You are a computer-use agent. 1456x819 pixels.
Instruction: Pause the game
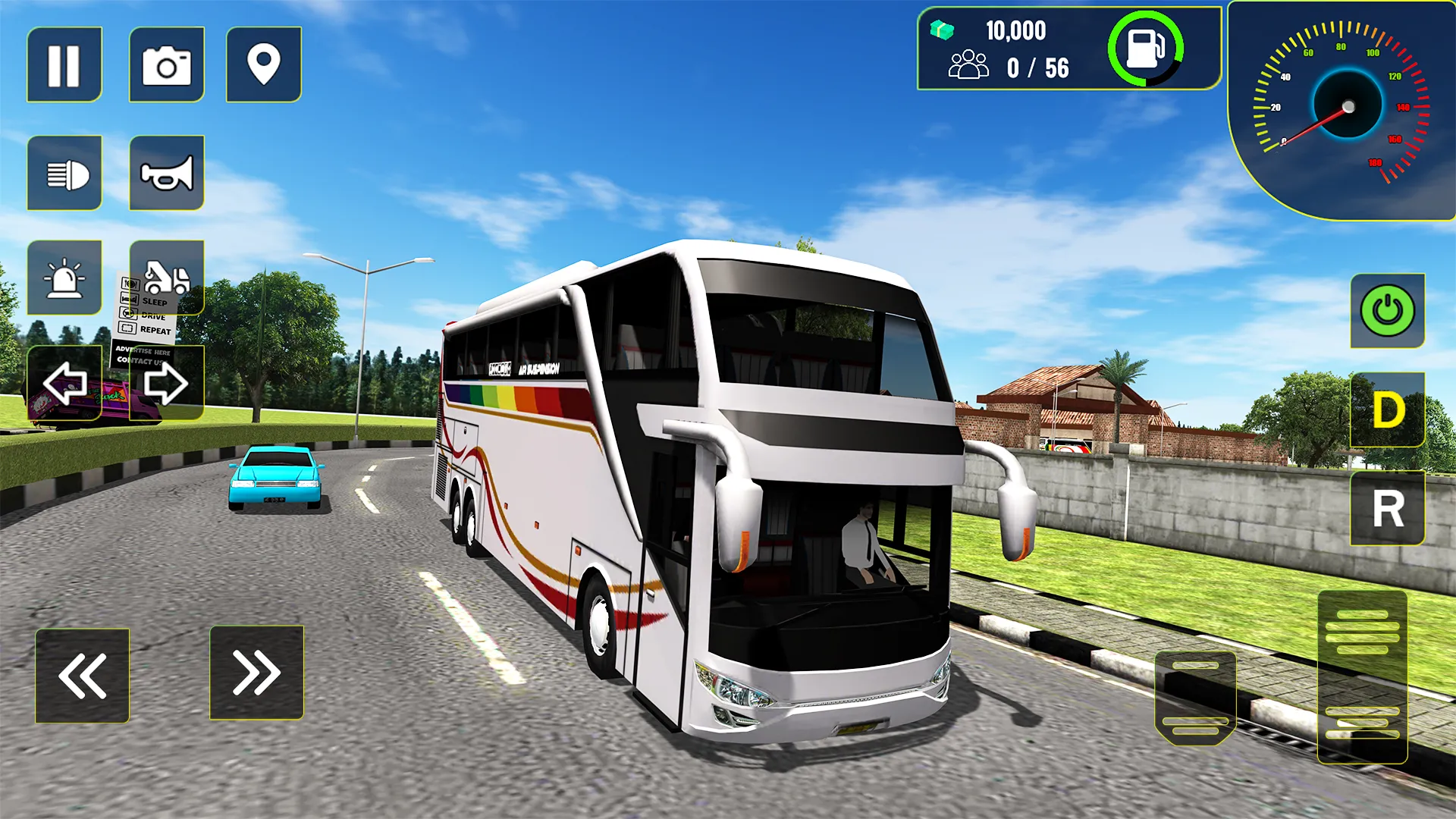[x=64, y=64]
